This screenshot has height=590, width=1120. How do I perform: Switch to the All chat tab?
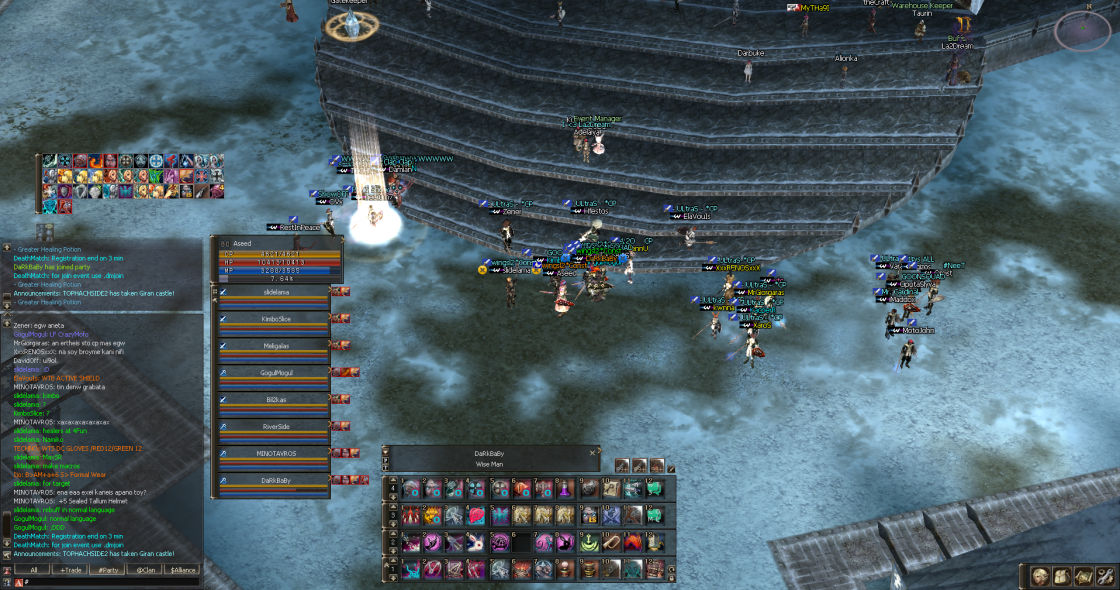[33, 569]
